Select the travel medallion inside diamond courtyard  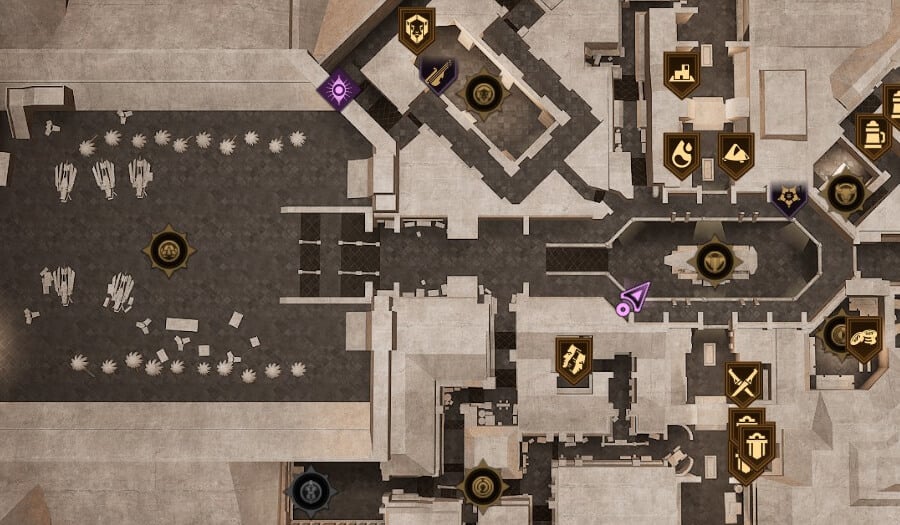(x=484, y=94)
